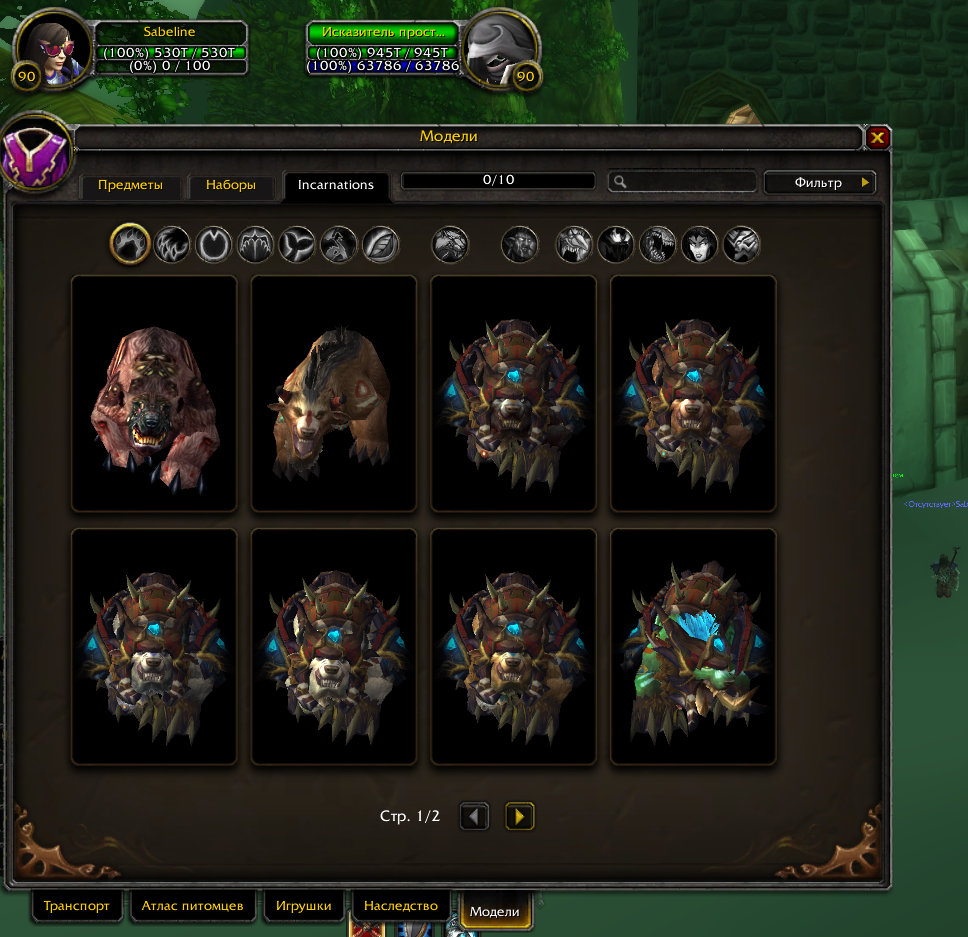The image size is (968, 937).
Task: Switch to Атлас питомцев tab
Action: (192, 906)
